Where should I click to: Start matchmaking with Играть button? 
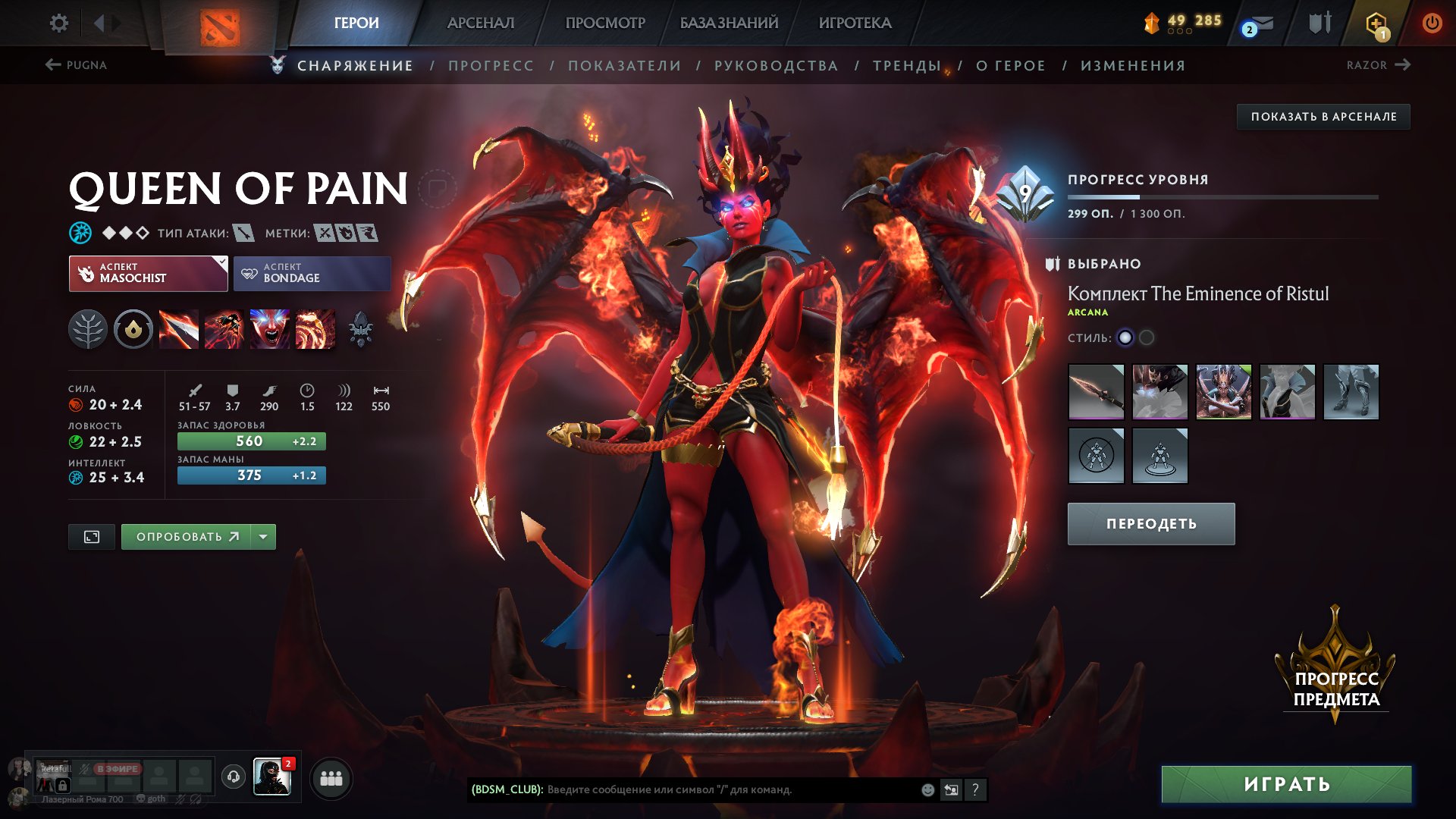[1286, 784]
